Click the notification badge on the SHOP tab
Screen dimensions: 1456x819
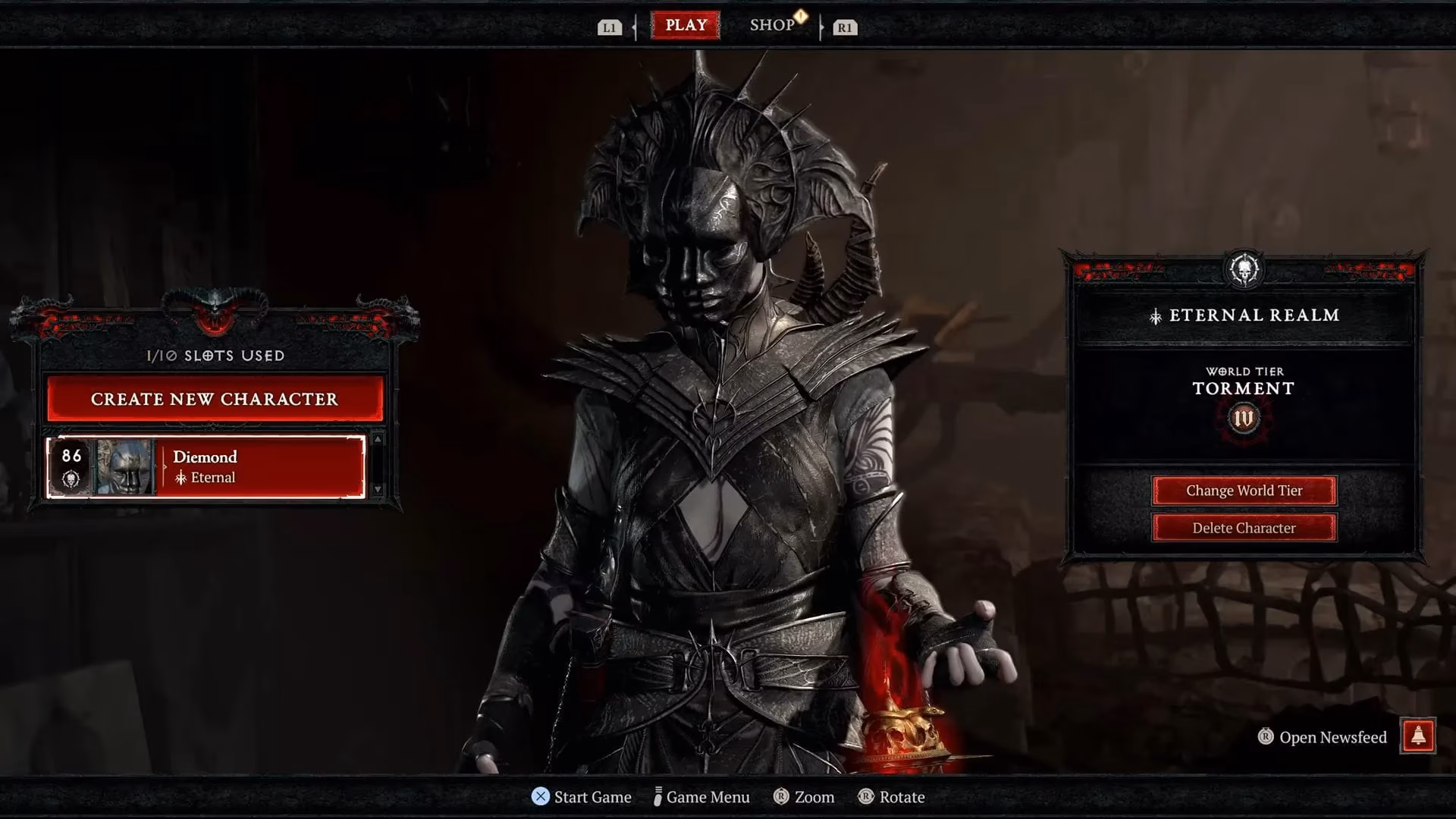(x=802, y=16)
